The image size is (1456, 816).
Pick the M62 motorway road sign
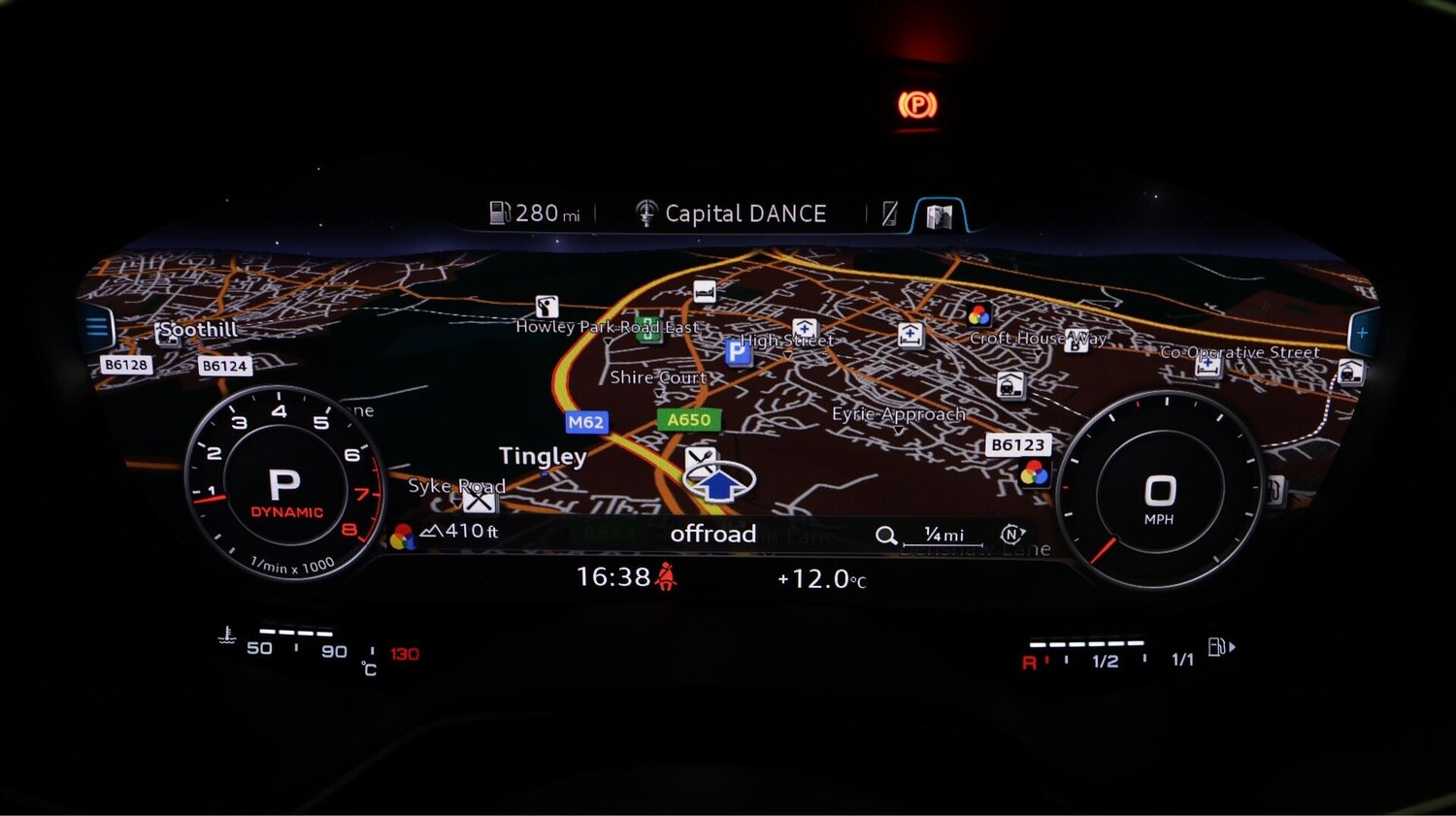point(586,422)
